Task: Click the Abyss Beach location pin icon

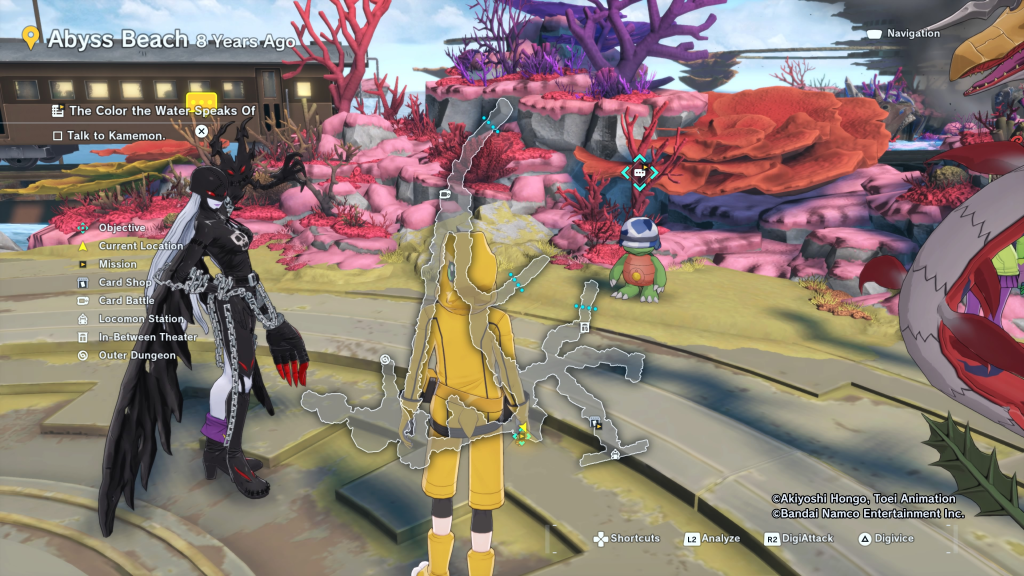Action: coord(30,39)
